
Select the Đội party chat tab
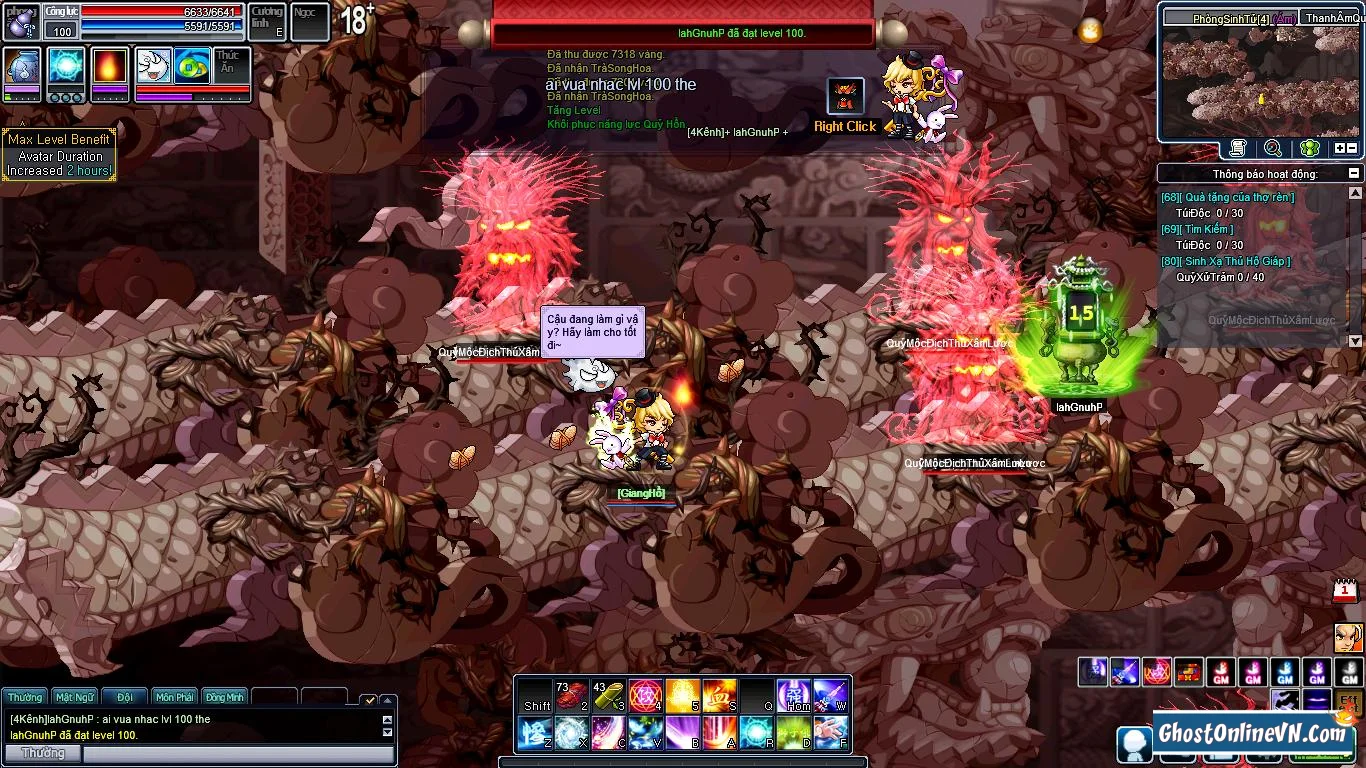point(125,697)
